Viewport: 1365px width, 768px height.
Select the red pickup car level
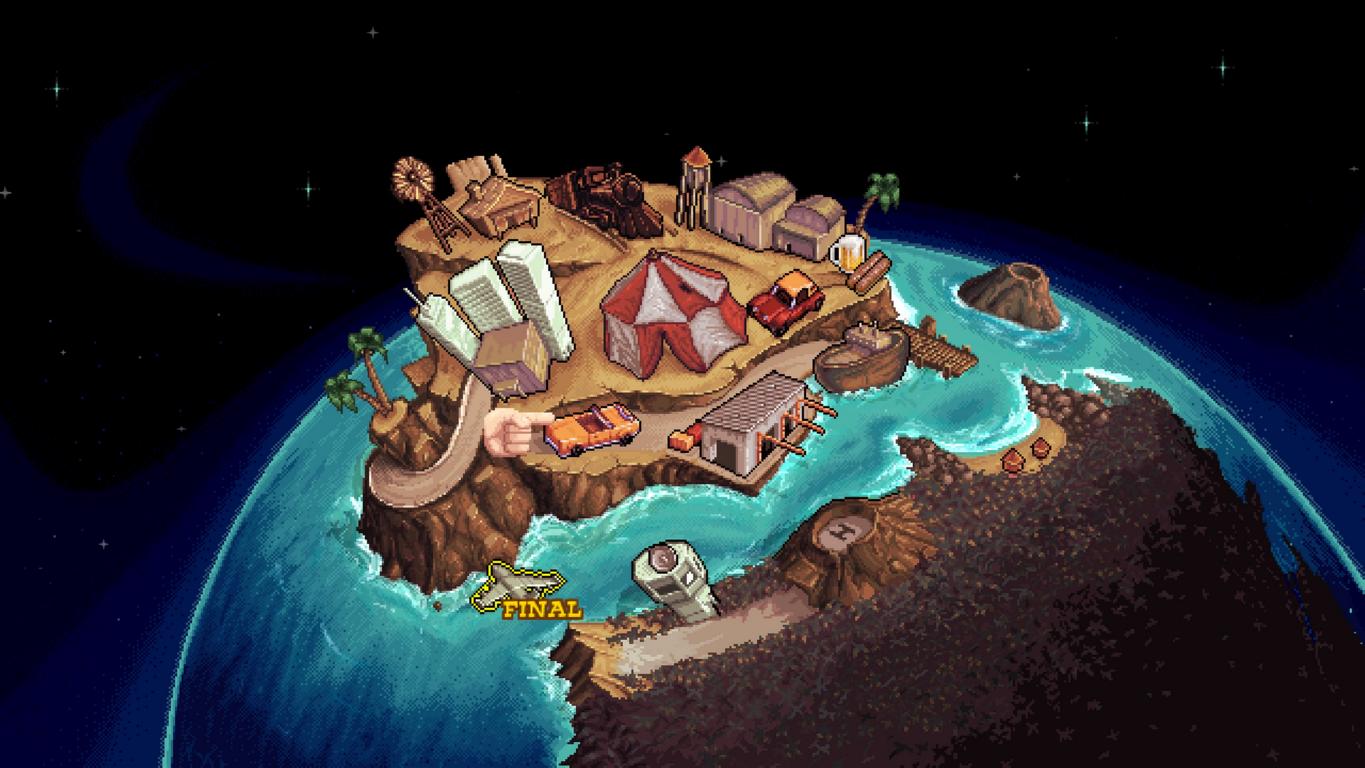click(788, 299)
